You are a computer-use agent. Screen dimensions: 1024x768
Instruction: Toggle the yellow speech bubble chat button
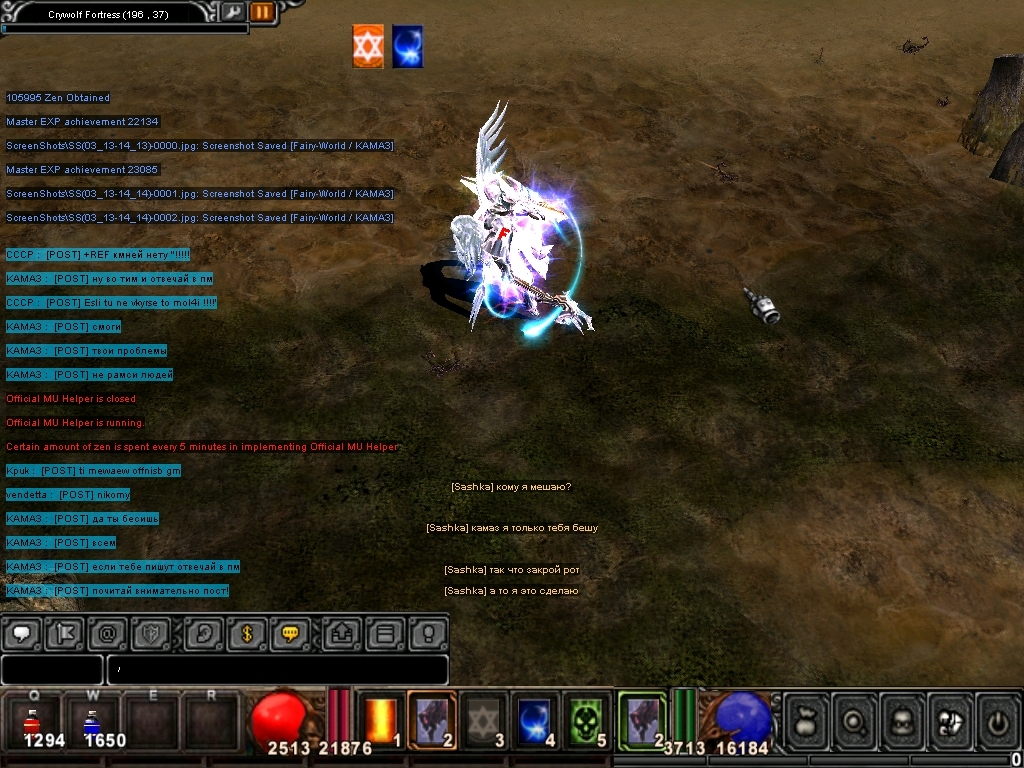click(291, 633)
